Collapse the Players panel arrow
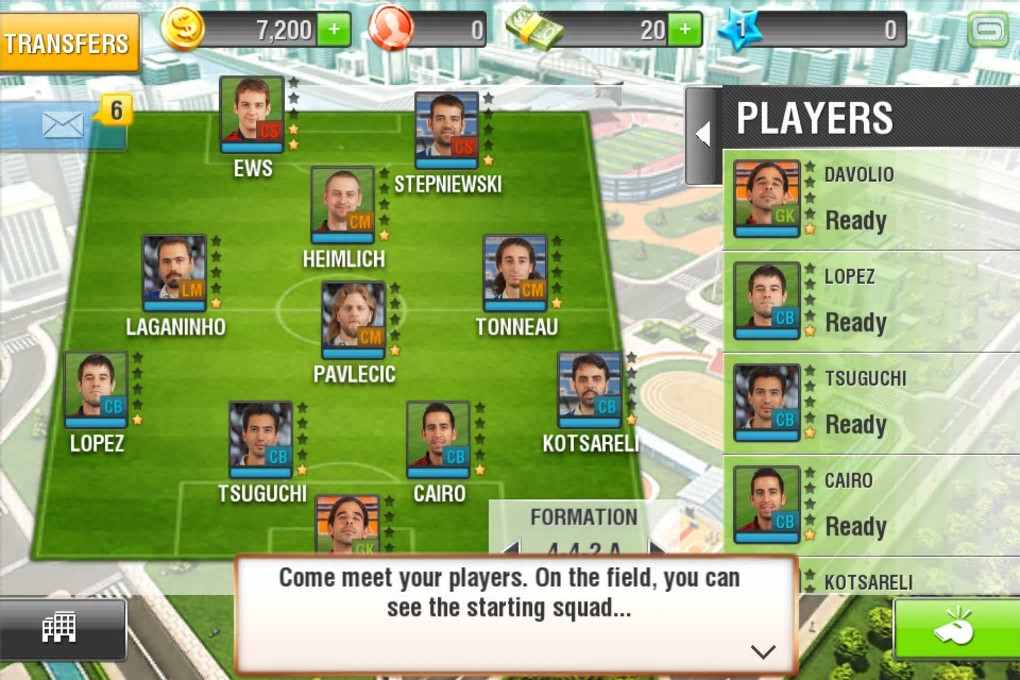The image size is (1020, 680). coord(702,134)
